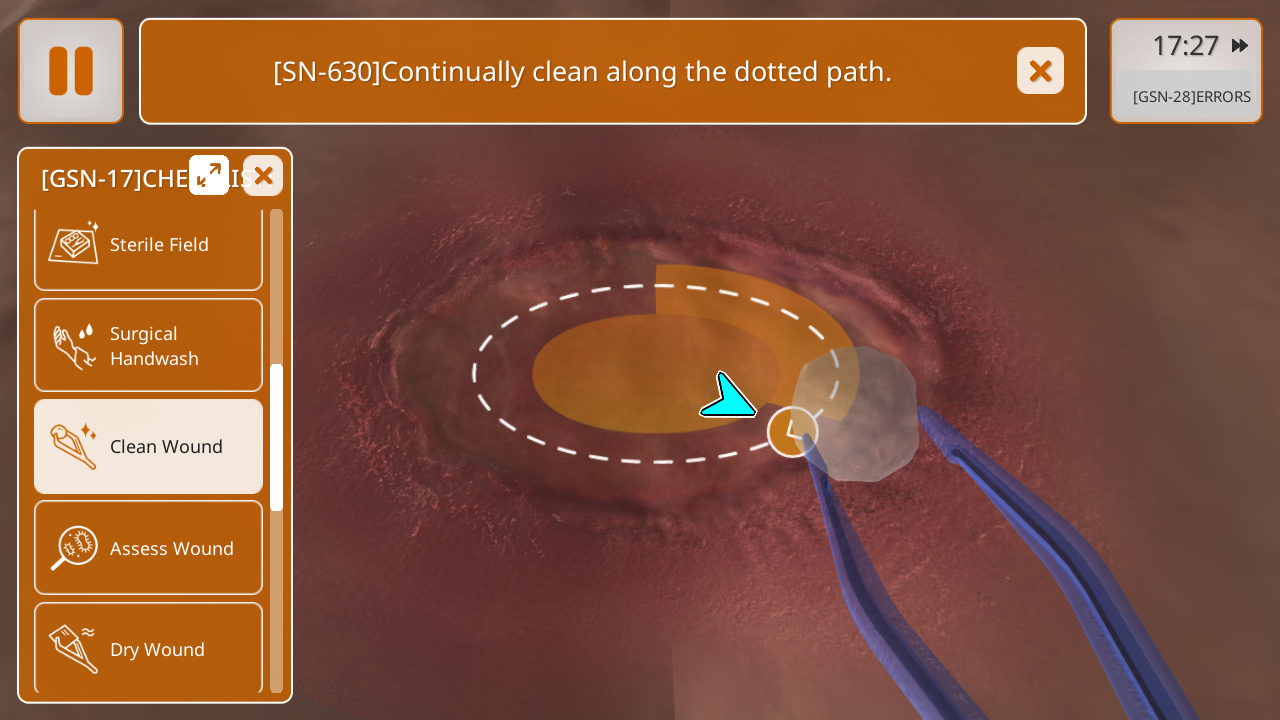
Task: Open the Assess Wound checklist step
Action: (x=148, y=548)
